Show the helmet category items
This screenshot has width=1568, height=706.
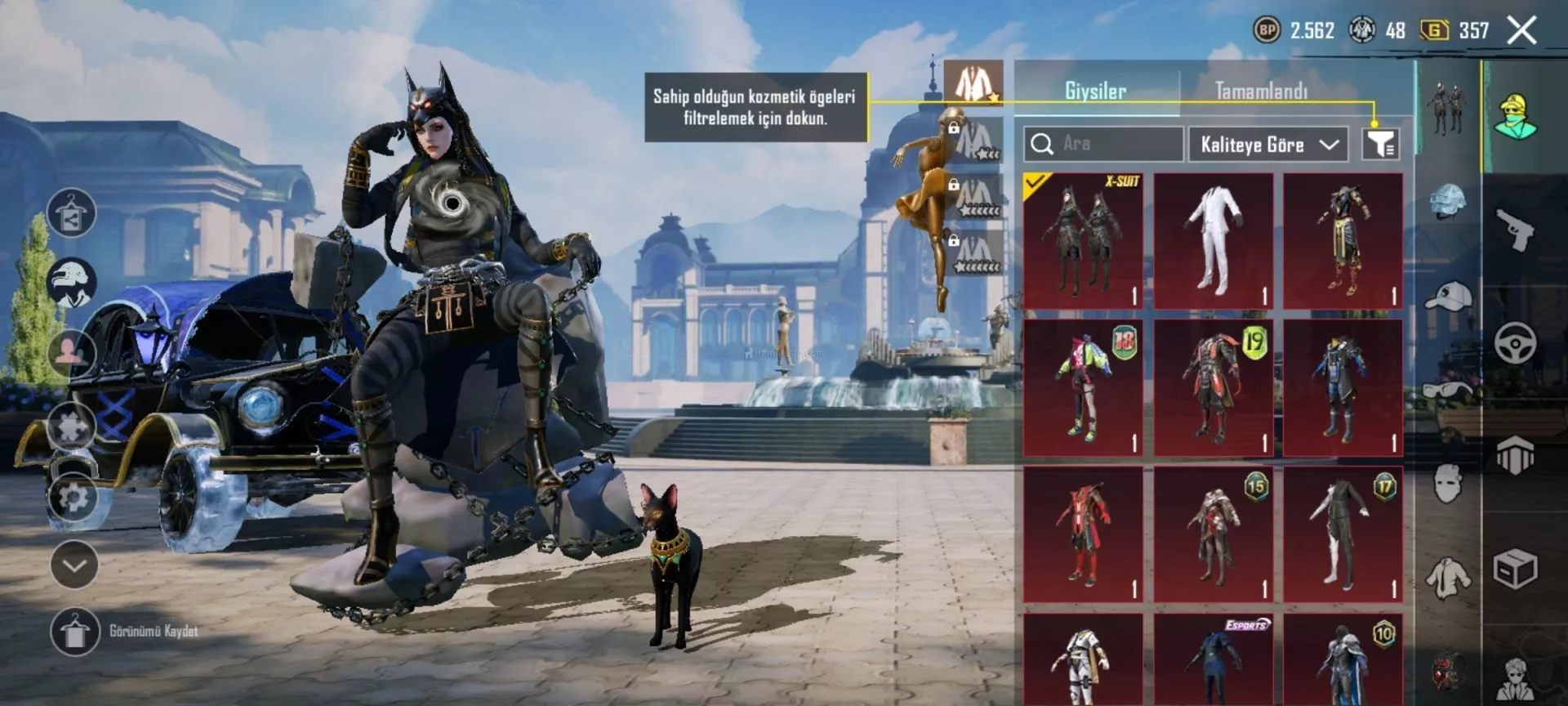pos(1448,201)
